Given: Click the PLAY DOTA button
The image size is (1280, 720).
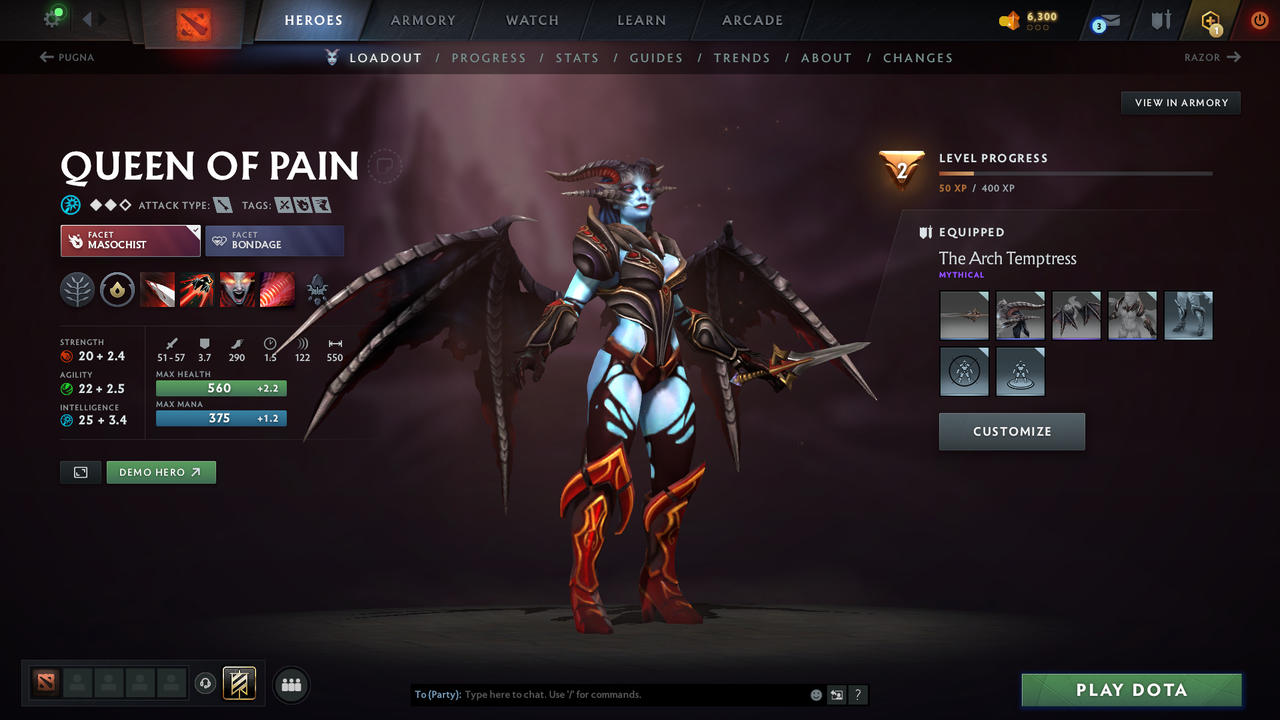Looking at the screenshot, I should pyautogui.click(x=1131, y=689).
